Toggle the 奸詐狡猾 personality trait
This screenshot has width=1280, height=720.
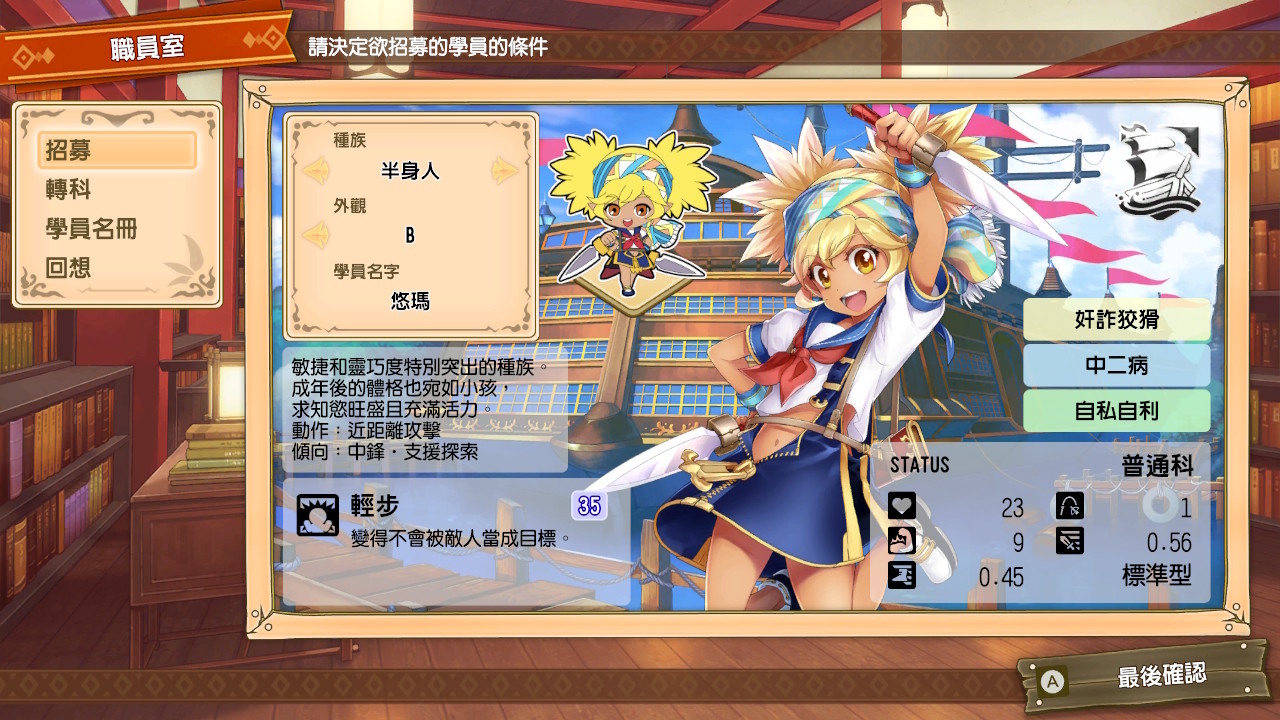1117,319
